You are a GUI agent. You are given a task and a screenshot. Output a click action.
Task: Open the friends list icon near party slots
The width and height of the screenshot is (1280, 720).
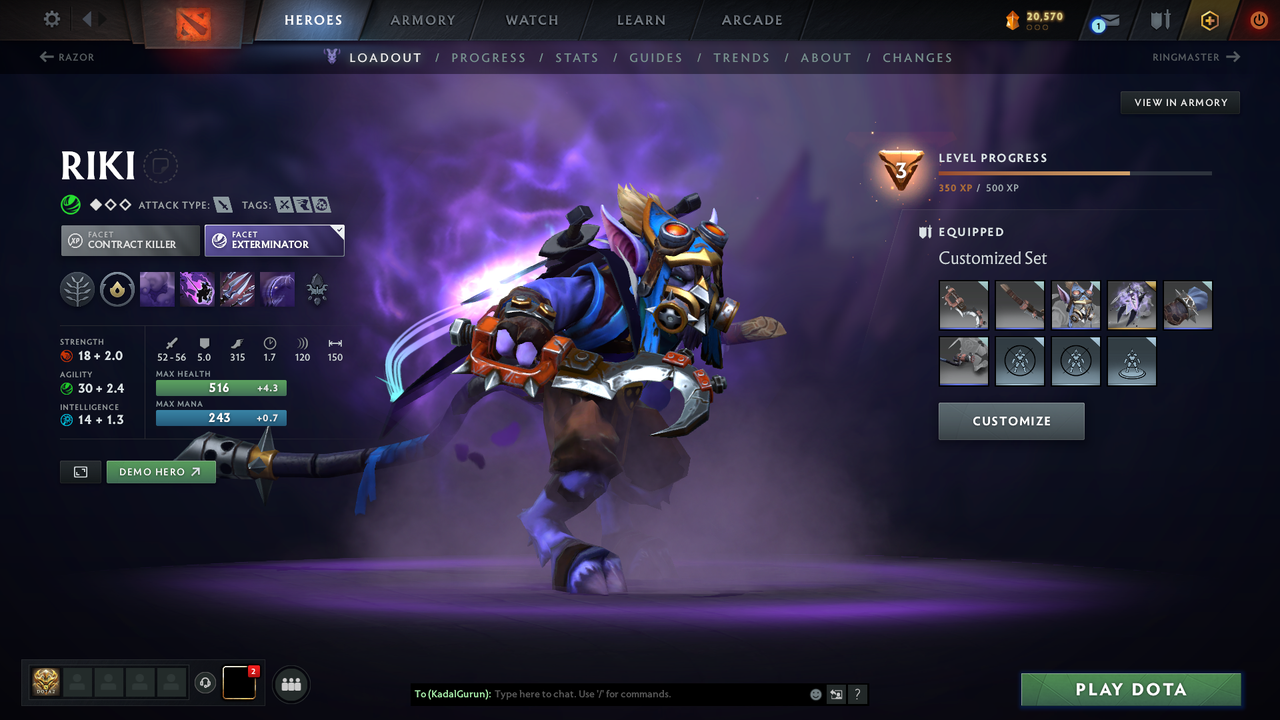pos(290,684)
